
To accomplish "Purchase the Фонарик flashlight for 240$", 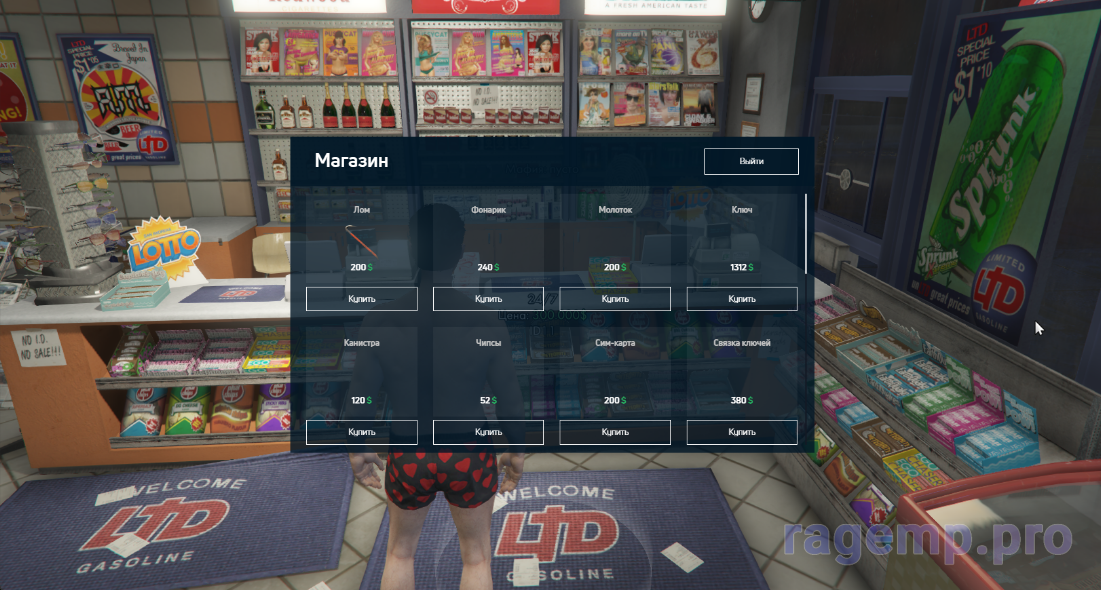I will [x=488, y=299].
